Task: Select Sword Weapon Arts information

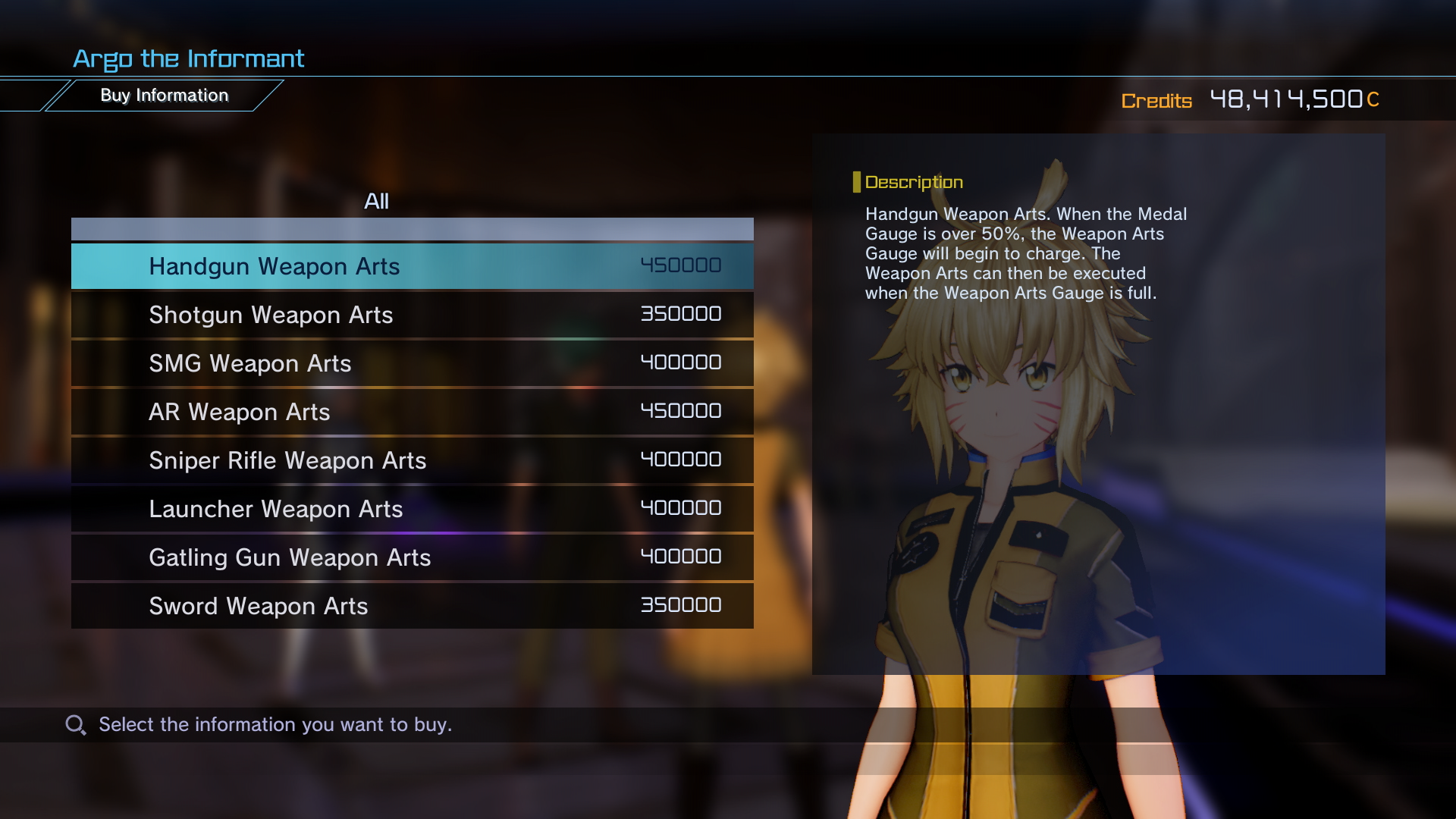Action: point(258,606)
